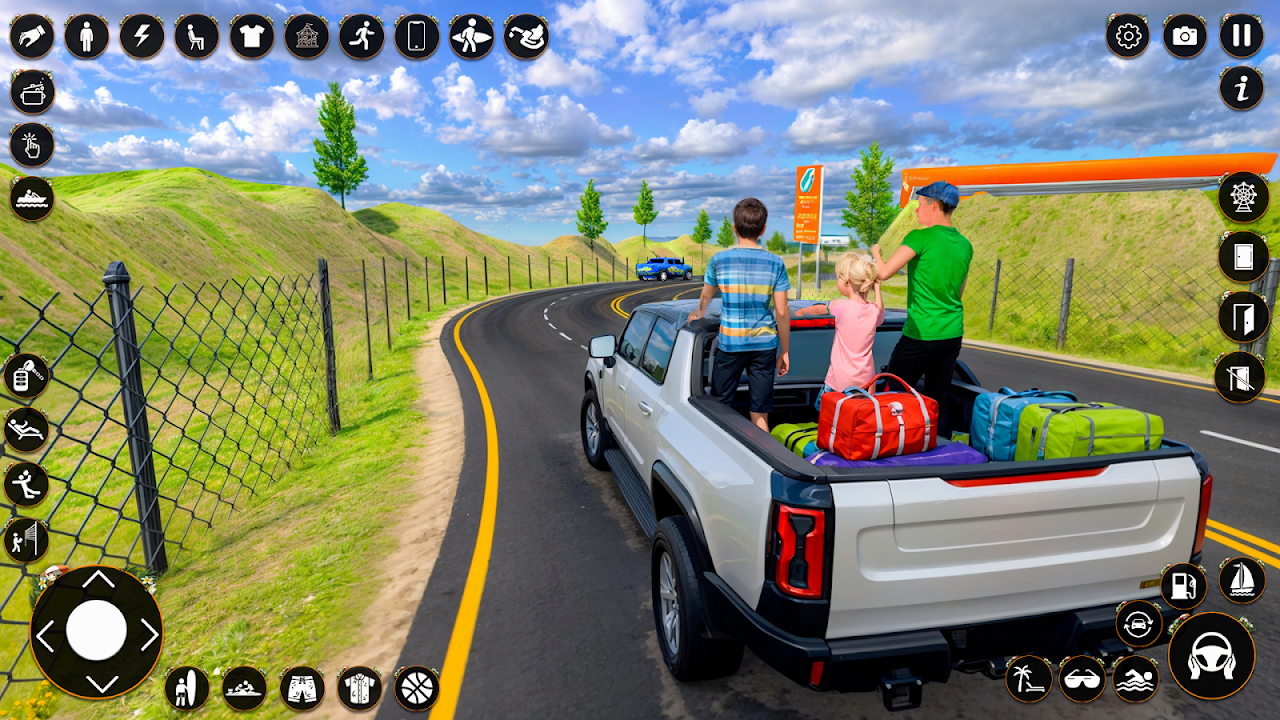Select the swim shorts icon
This screenshot has height=720, width=1280.
(x=301, y=688)
